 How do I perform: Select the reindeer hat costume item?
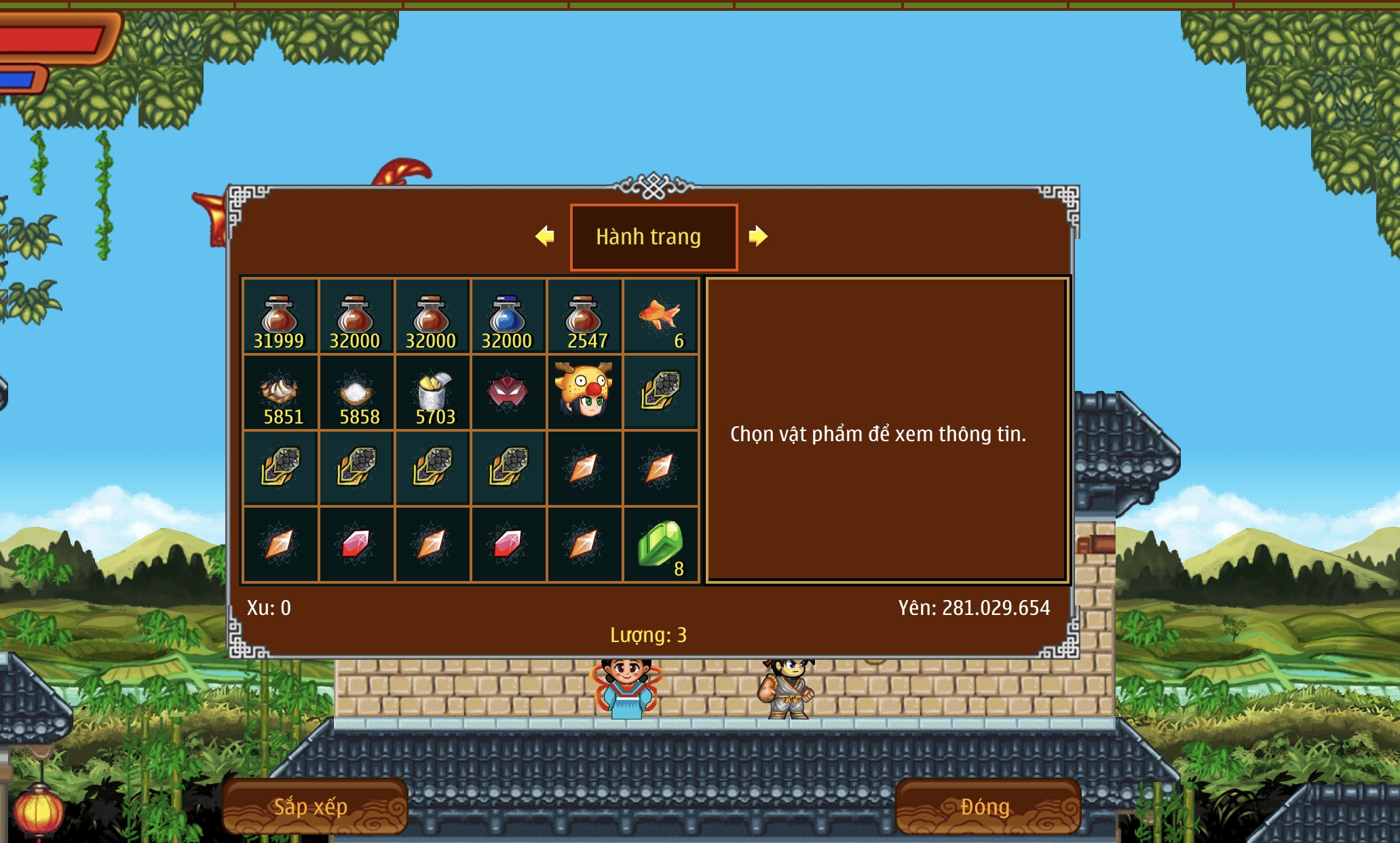[x=584, y=391]
